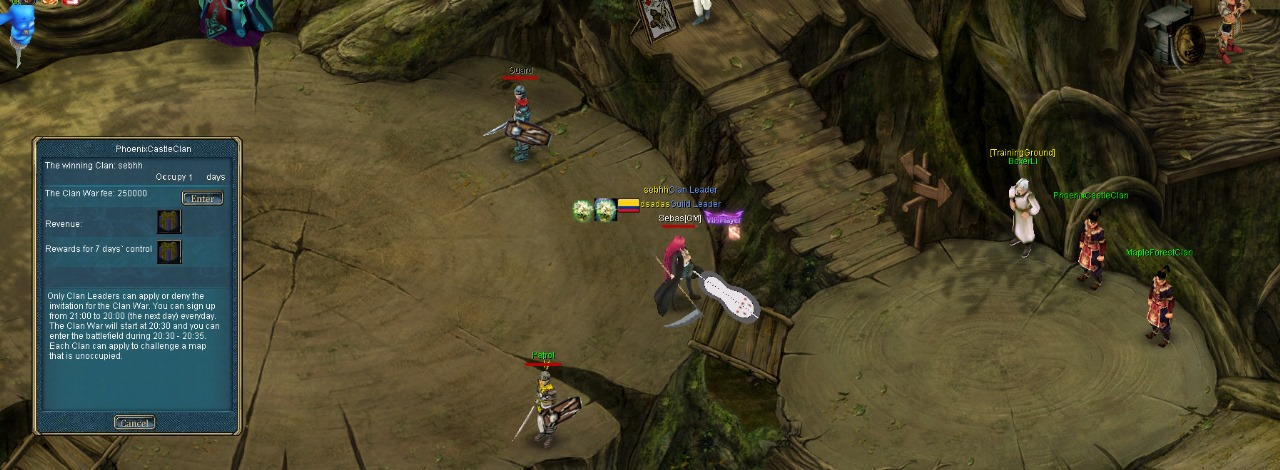Select the 7 days' control reward icon

point(168,251)
